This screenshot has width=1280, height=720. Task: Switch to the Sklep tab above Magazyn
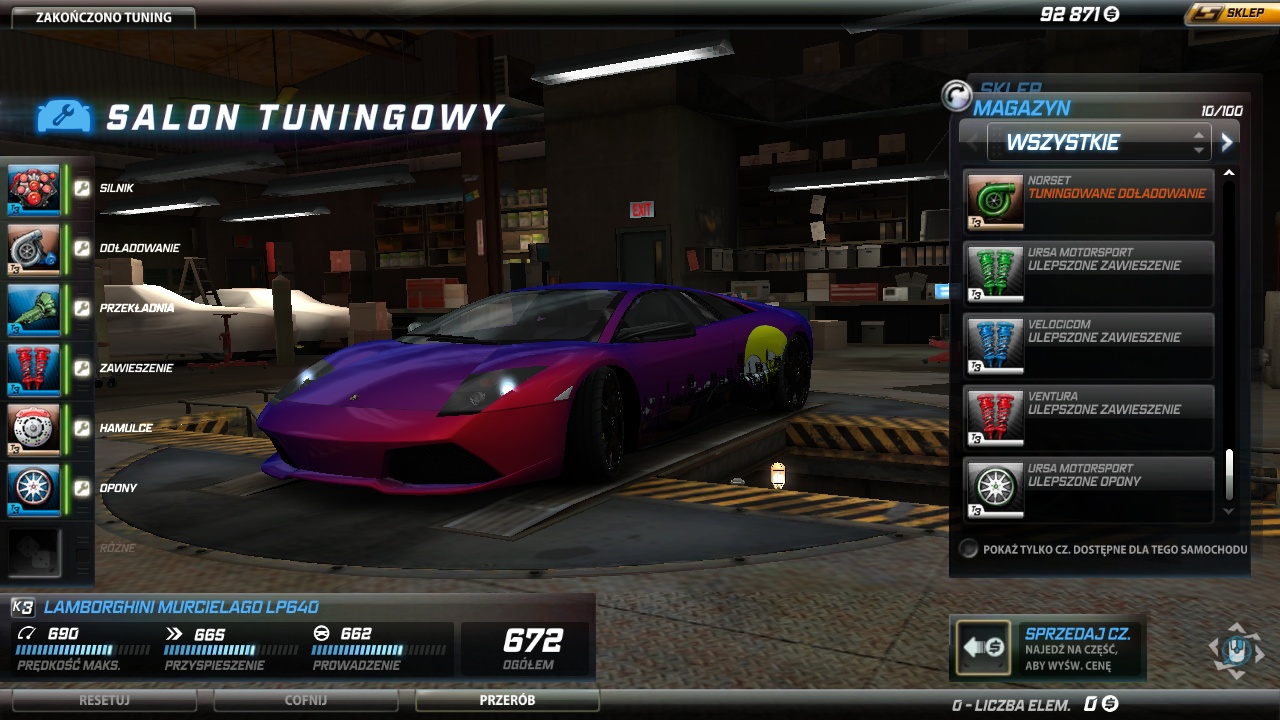click(1010, 89)
